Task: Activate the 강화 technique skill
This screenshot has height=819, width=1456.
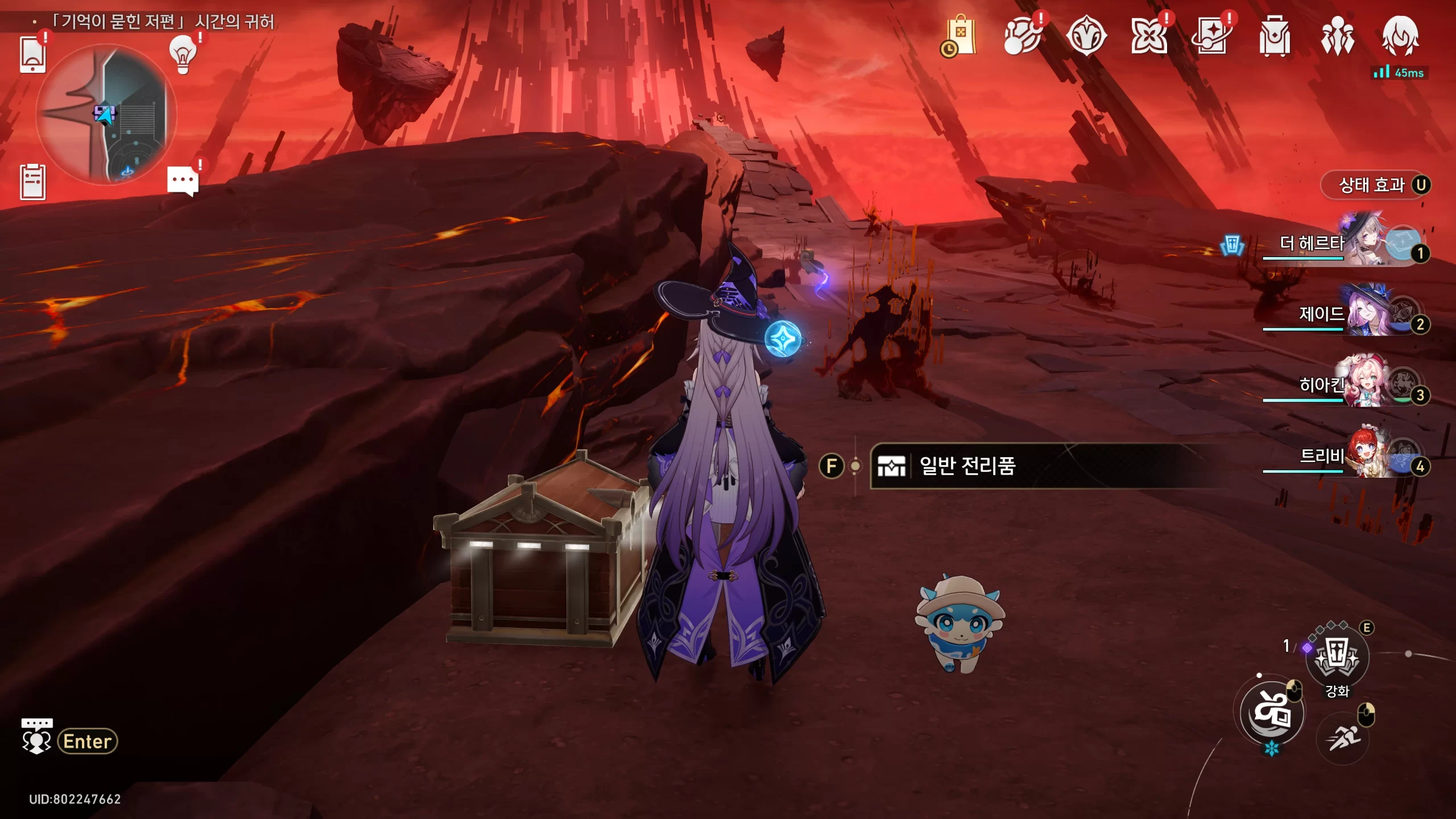Action: tap(1337, 657)
